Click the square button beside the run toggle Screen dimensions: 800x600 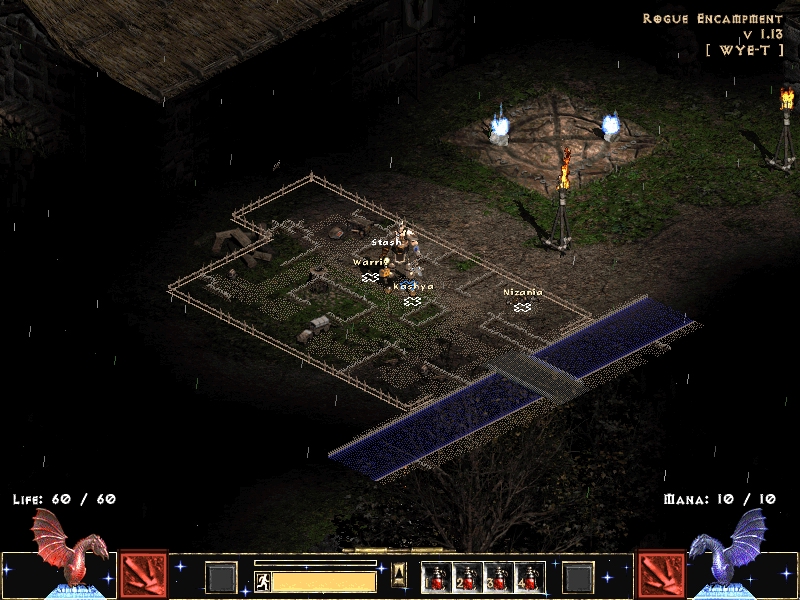(x=222, y=577)
